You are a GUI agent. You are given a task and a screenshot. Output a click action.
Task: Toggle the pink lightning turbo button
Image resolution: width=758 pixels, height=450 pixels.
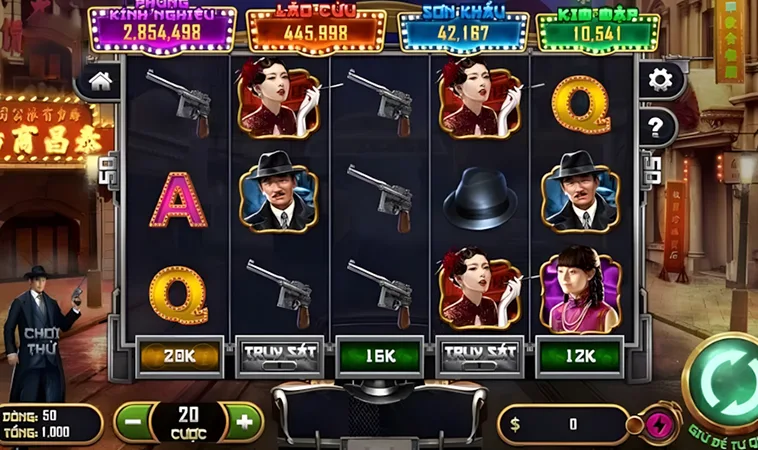658,422
